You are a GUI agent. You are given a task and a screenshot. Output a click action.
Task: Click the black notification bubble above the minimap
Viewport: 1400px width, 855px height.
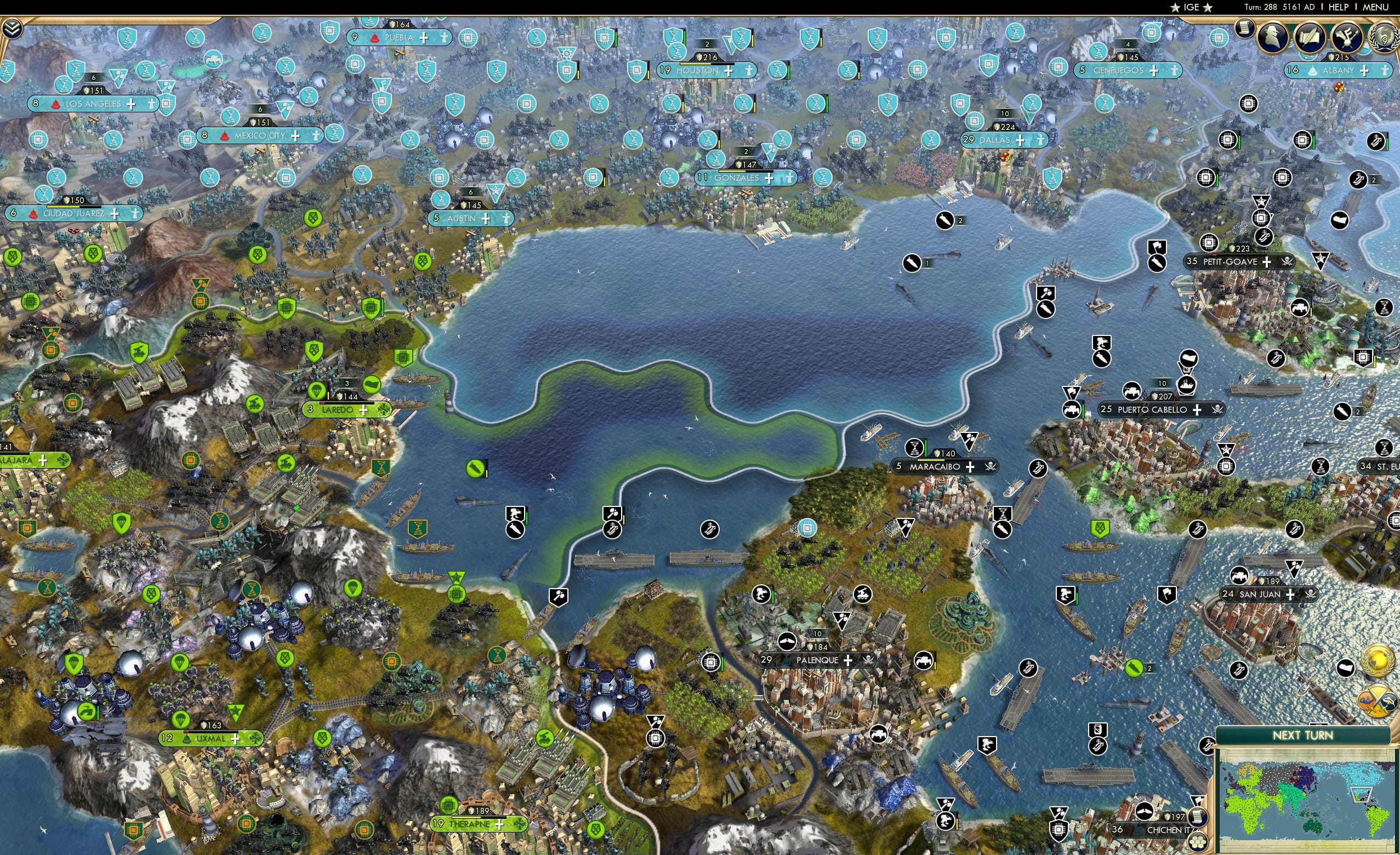click(x=1345, y=668)
